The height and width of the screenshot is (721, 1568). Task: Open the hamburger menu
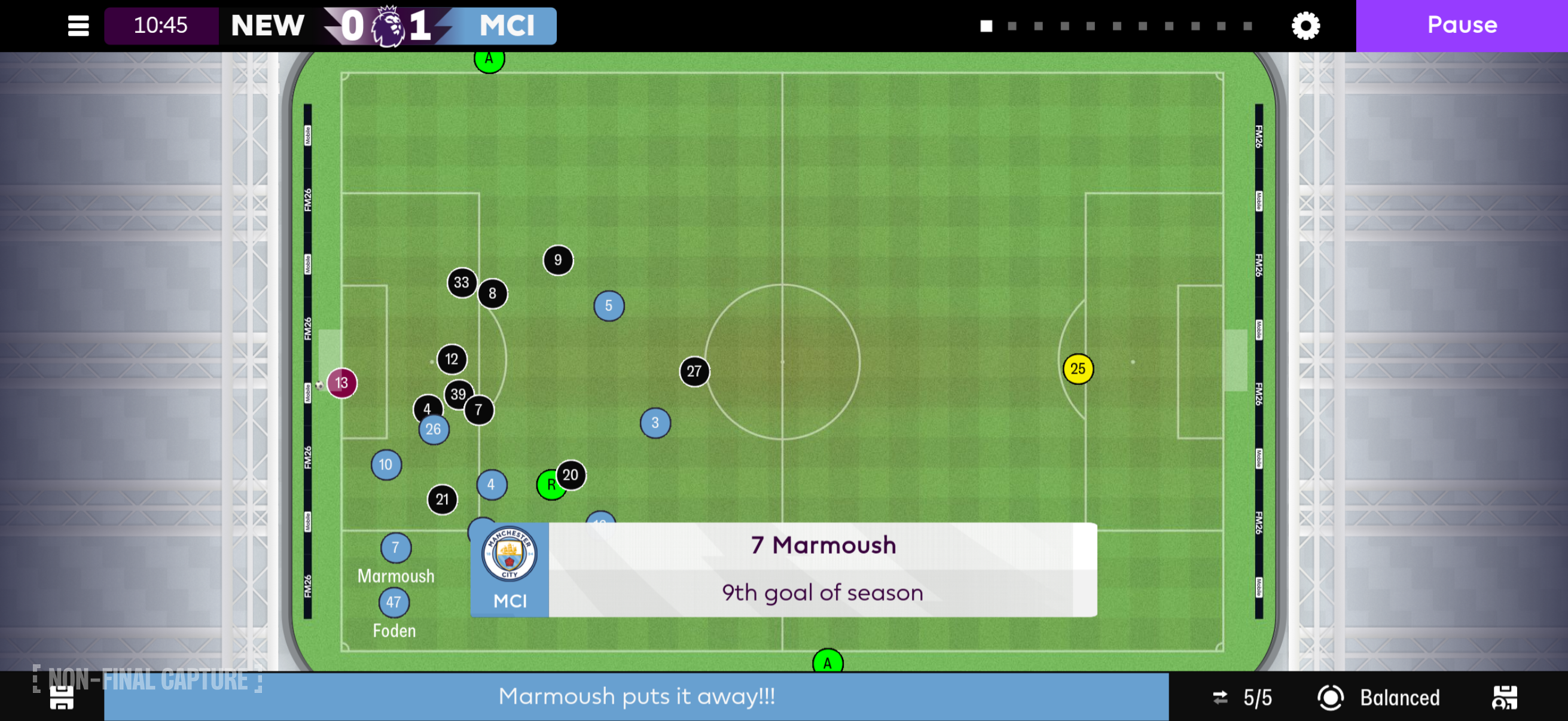click(78, 26)
